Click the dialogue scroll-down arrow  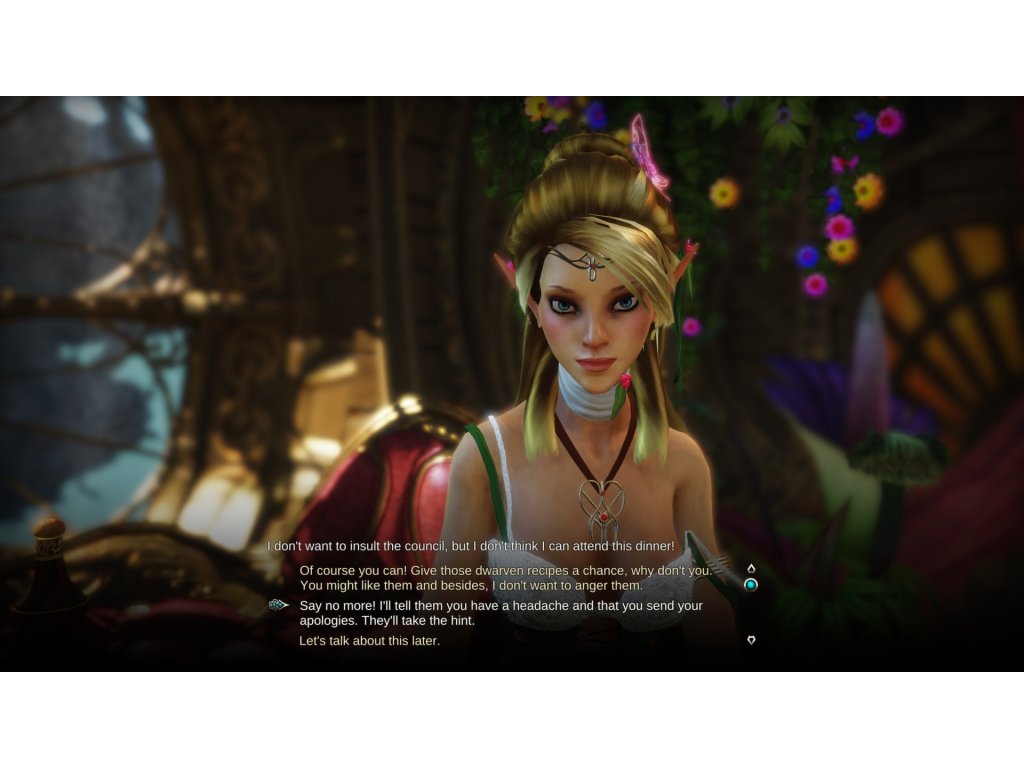click(751, 640)
